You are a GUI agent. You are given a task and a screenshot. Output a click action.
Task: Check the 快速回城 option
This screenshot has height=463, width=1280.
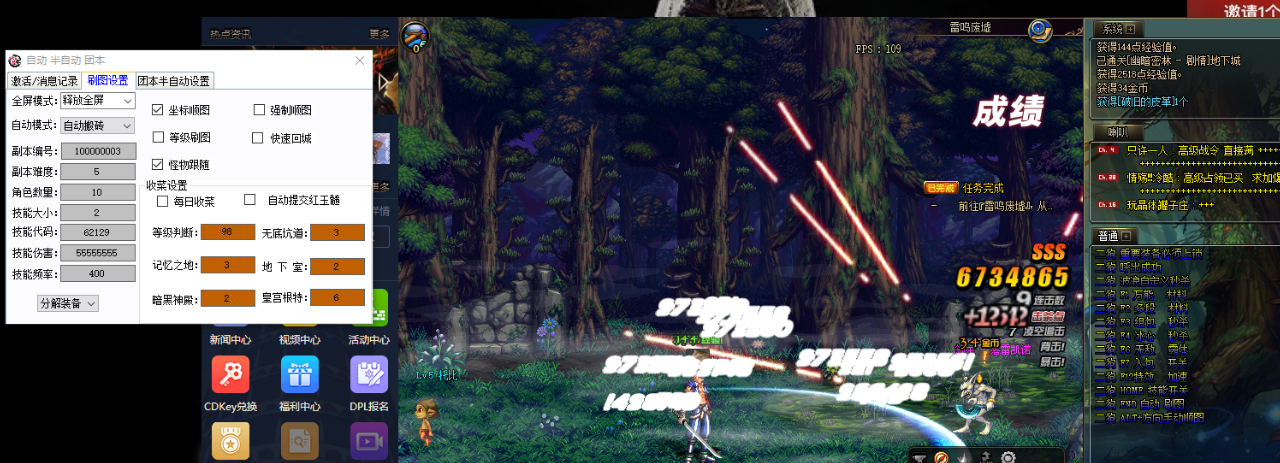click(x=258, y=137)
